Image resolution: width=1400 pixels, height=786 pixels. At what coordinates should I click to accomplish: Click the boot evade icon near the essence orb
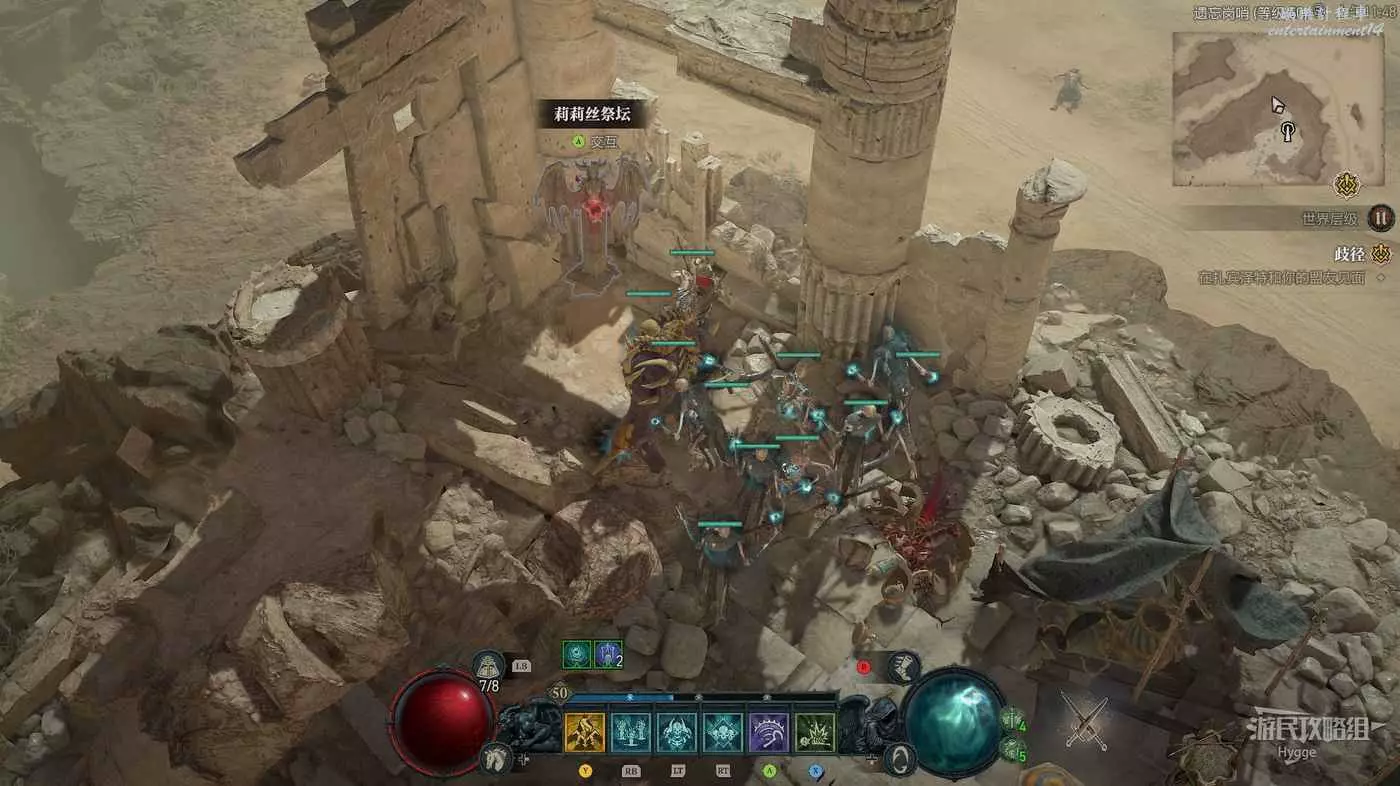(x=903, y=666)
